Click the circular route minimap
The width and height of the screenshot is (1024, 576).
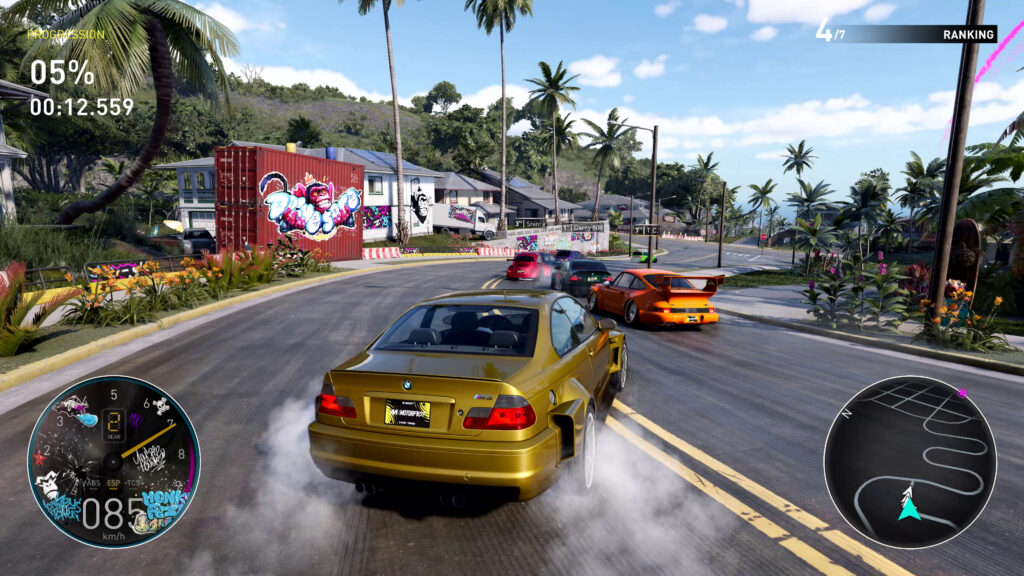pyautogui.click(x=909, y=461)
